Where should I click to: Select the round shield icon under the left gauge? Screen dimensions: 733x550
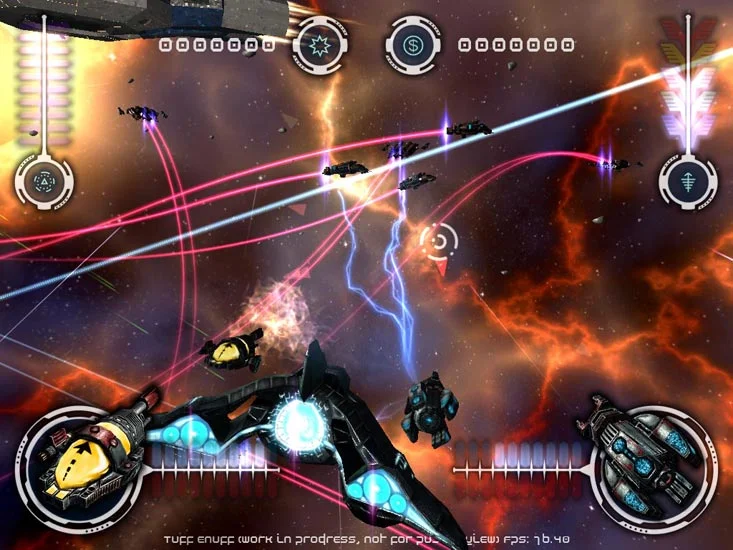point(44,181)
